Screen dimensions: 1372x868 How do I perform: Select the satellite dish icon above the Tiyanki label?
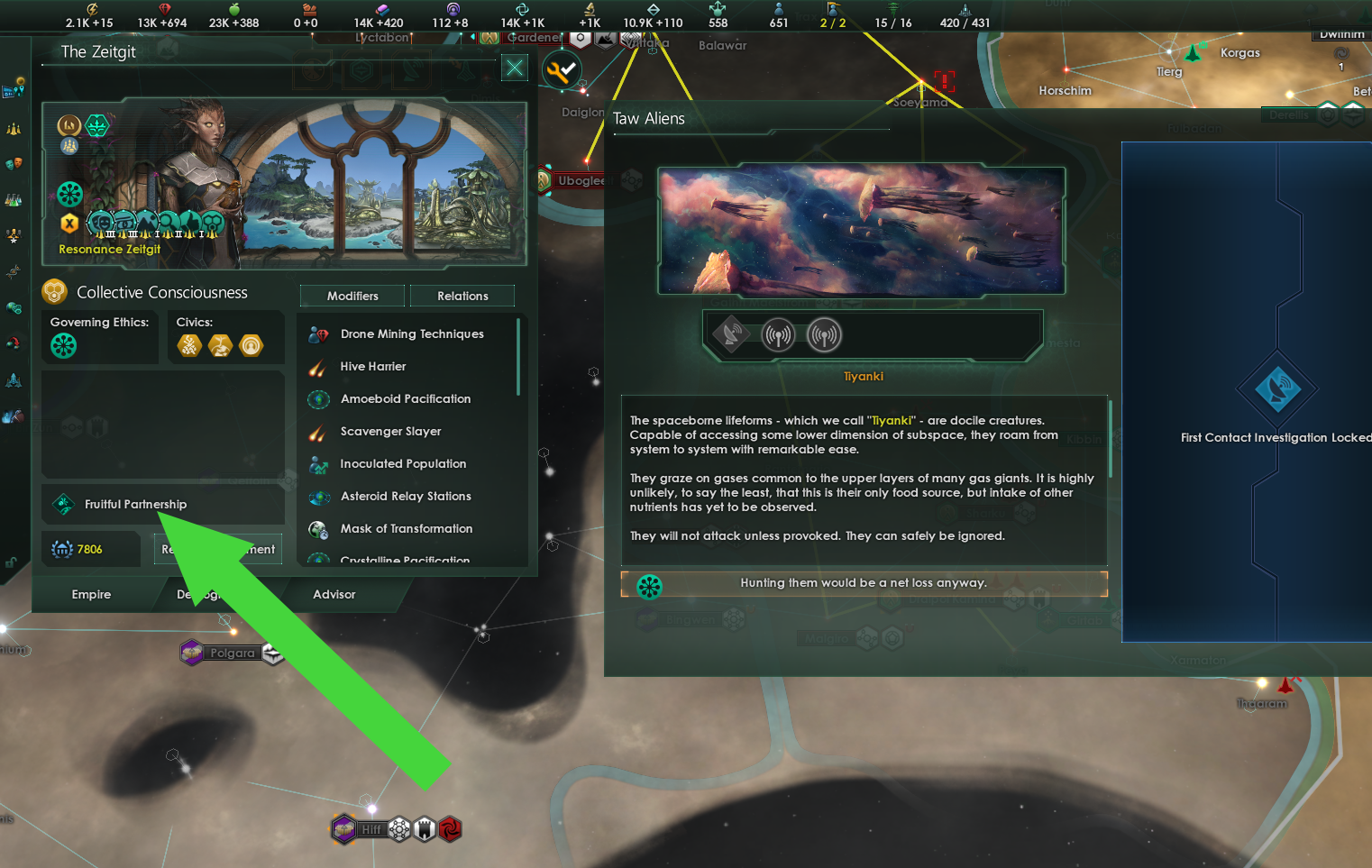pos(730,334)
